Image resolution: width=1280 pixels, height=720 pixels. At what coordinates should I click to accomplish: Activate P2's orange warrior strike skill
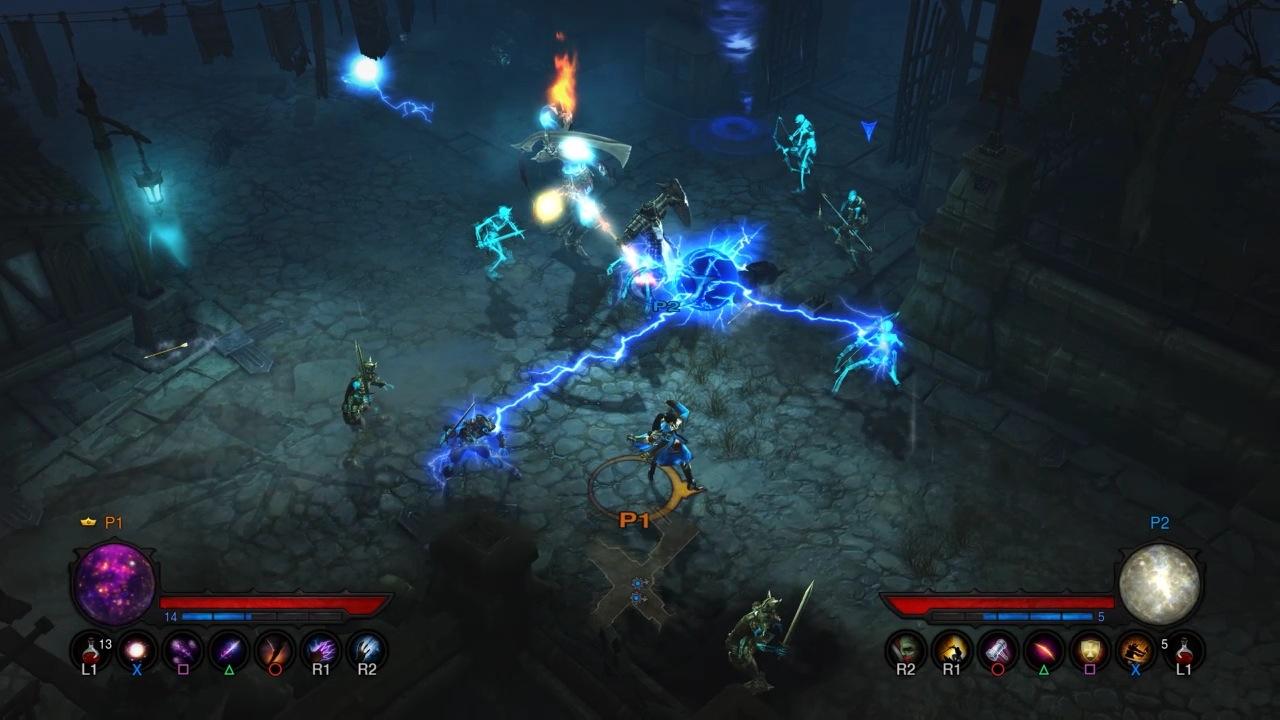(1136, 650)
